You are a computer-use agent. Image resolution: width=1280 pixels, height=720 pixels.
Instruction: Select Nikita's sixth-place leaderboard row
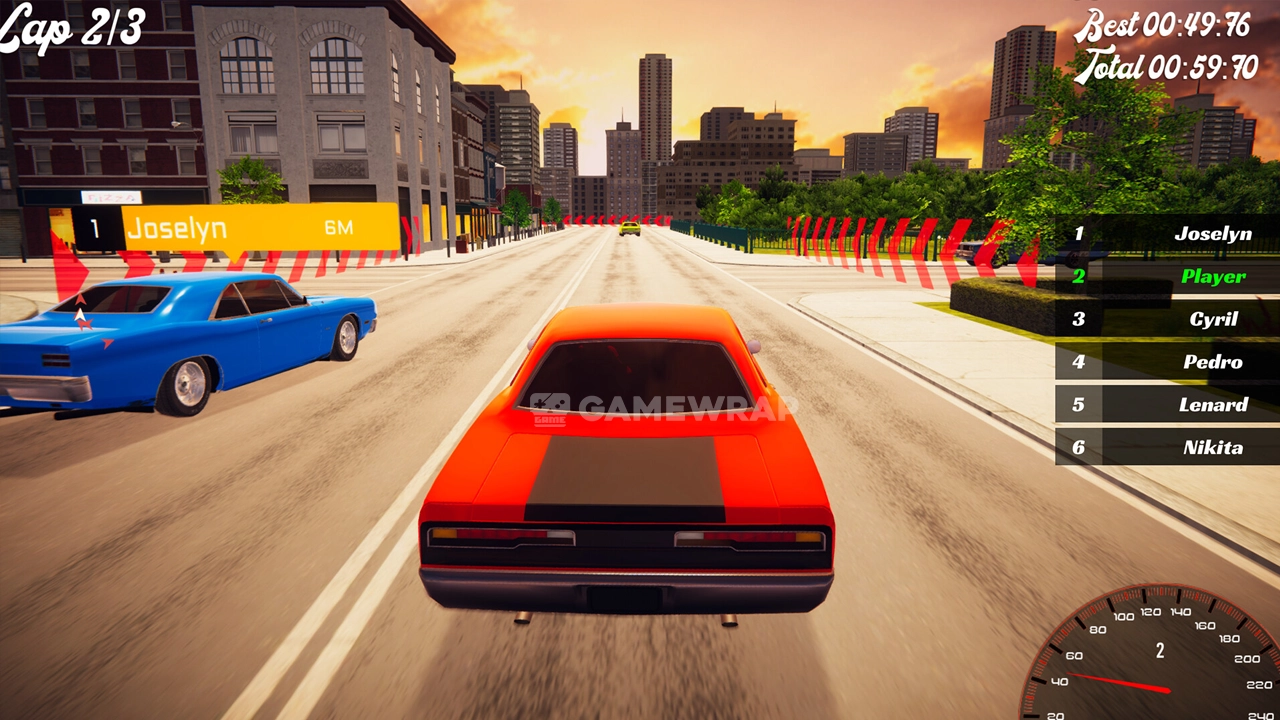(1167, 447)
